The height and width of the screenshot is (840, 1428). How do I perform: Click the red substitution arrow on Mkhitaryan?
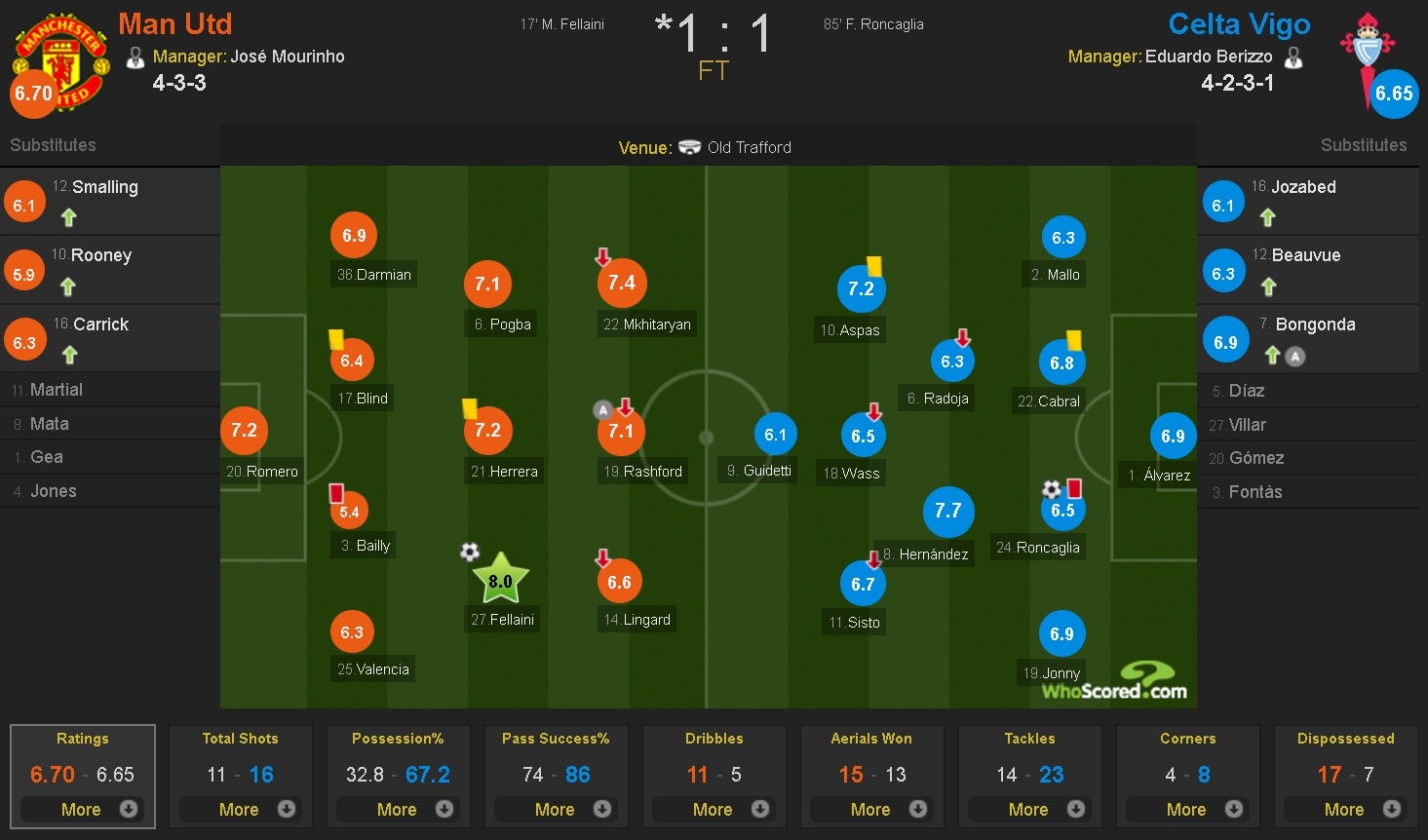tap(602, 257)
